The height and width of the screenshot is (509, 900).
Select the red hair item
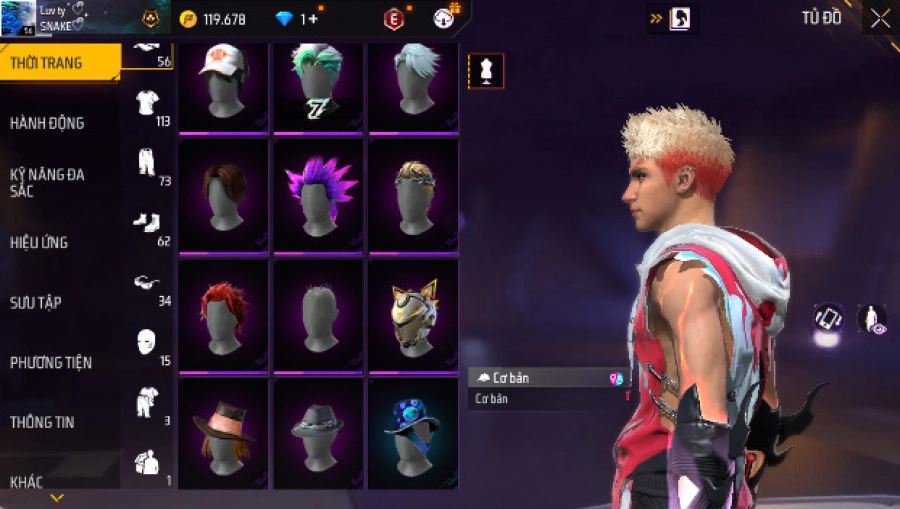point(224,313)
